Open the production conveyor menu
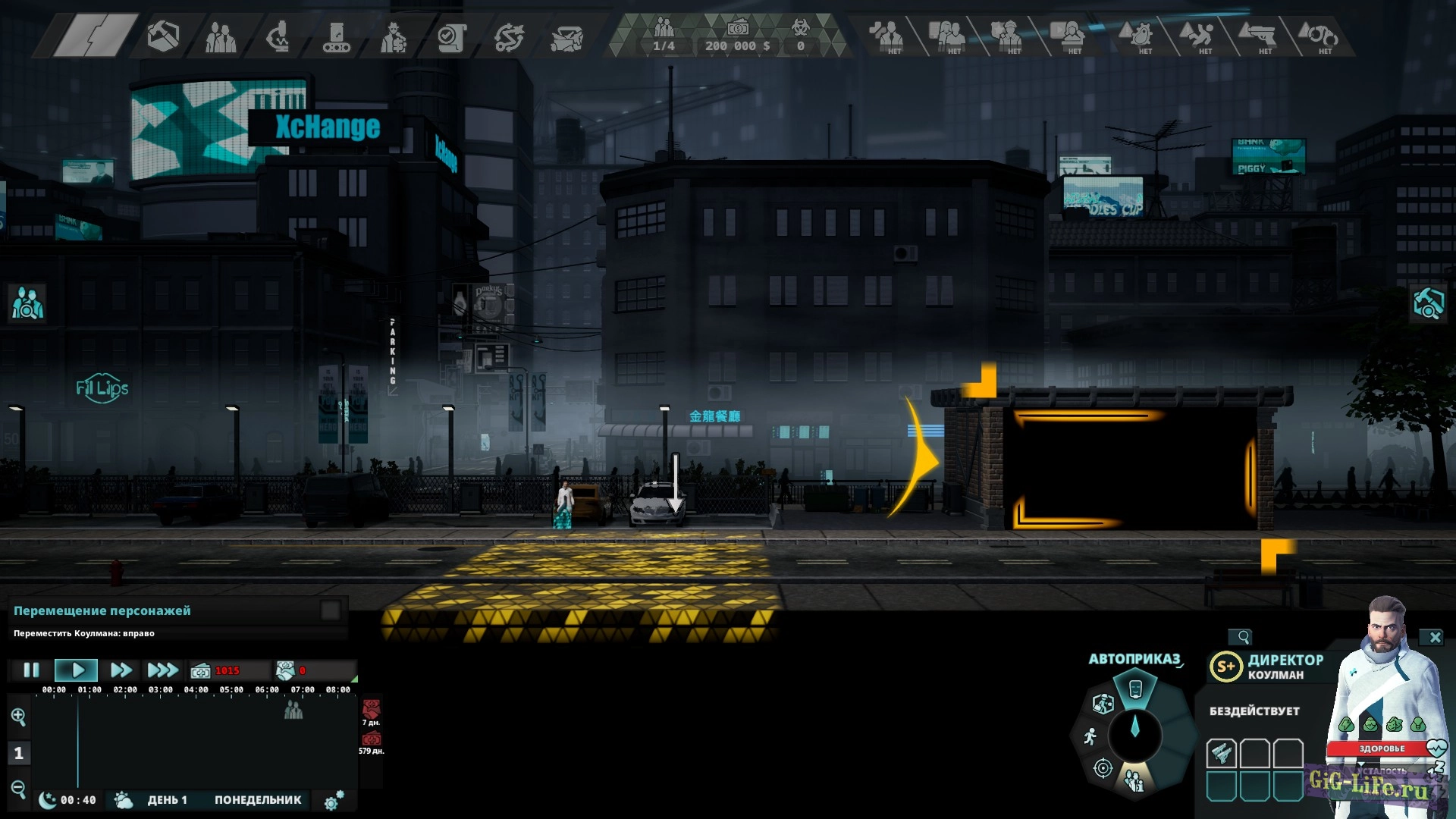This screenshot has width=1456, height=819. tap(336, 36)
